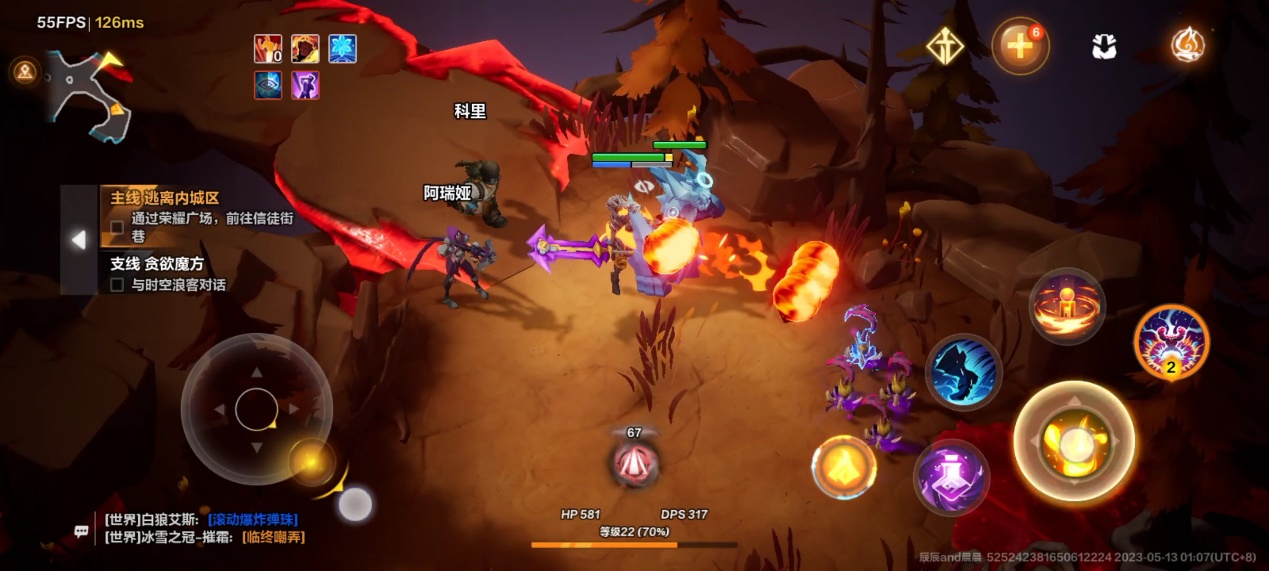Collapse the quest tracker with the left arrow
1269x571 pixels.
click(x=78, y=240)
